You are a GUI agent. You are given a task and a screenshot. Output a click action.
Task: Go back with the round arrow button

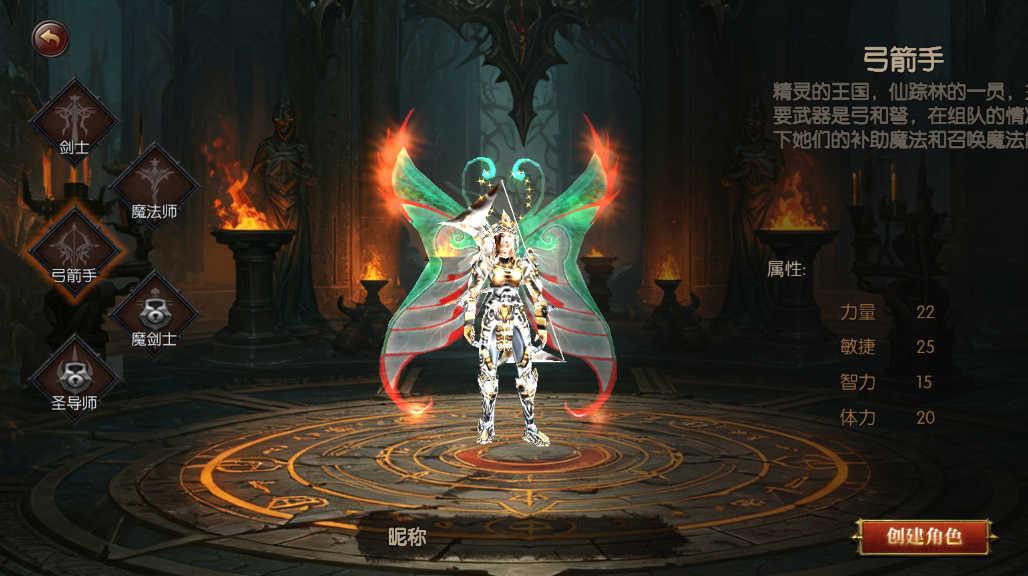(50, 40)
